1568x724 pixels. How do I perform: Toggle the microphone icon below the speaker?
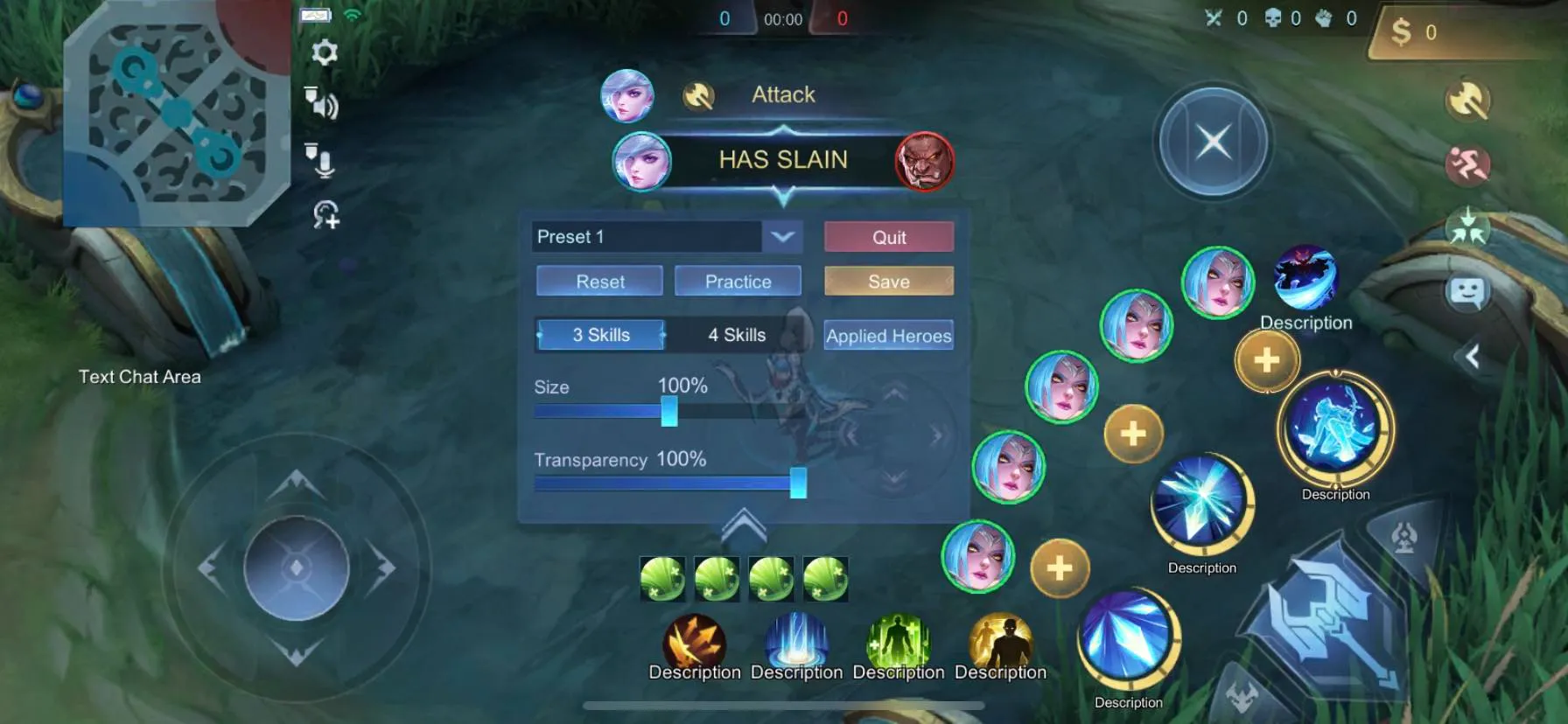(324, 163)
